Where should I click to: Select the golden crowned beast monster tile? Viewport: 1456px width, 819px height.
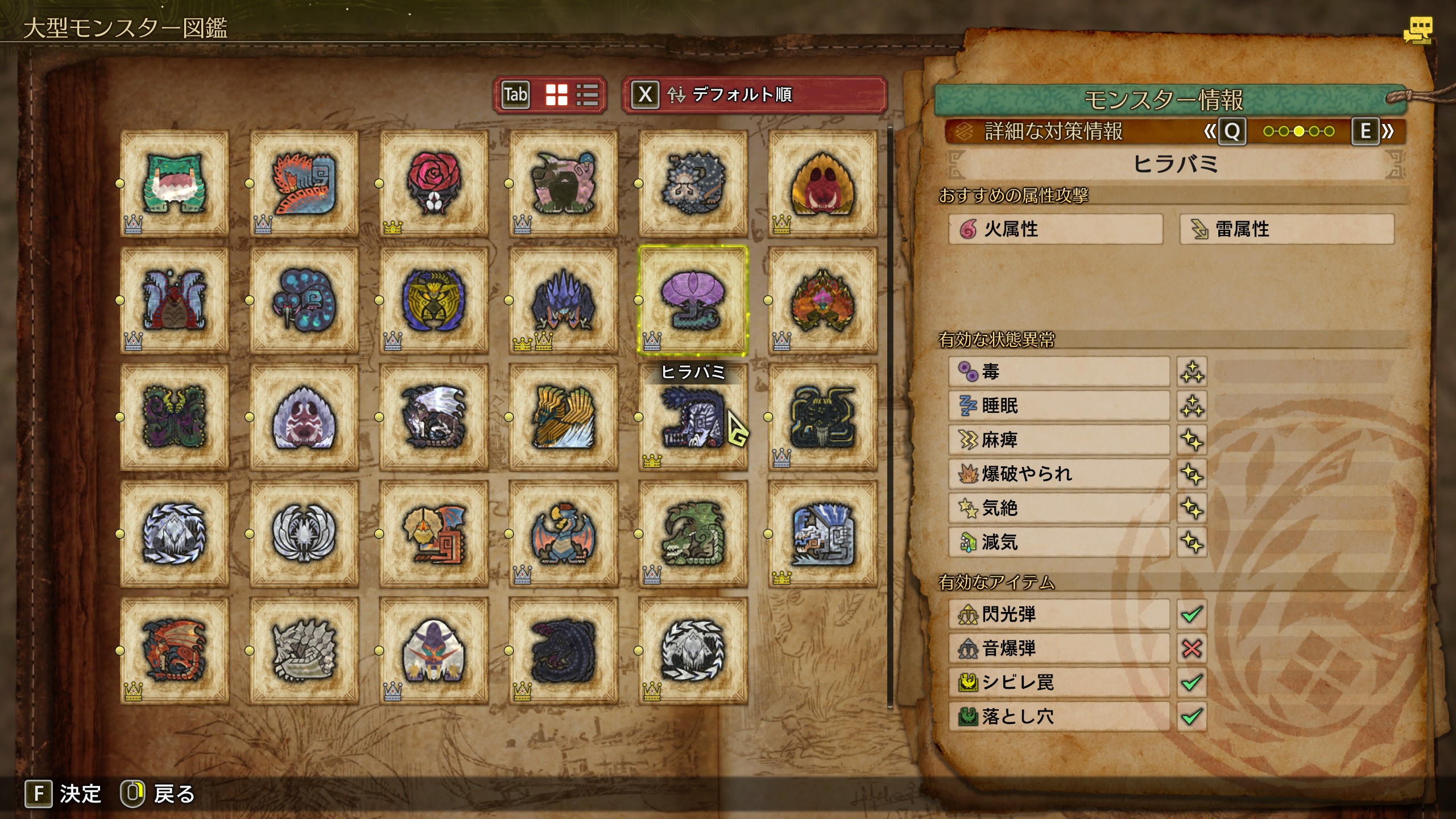(433, 300)
